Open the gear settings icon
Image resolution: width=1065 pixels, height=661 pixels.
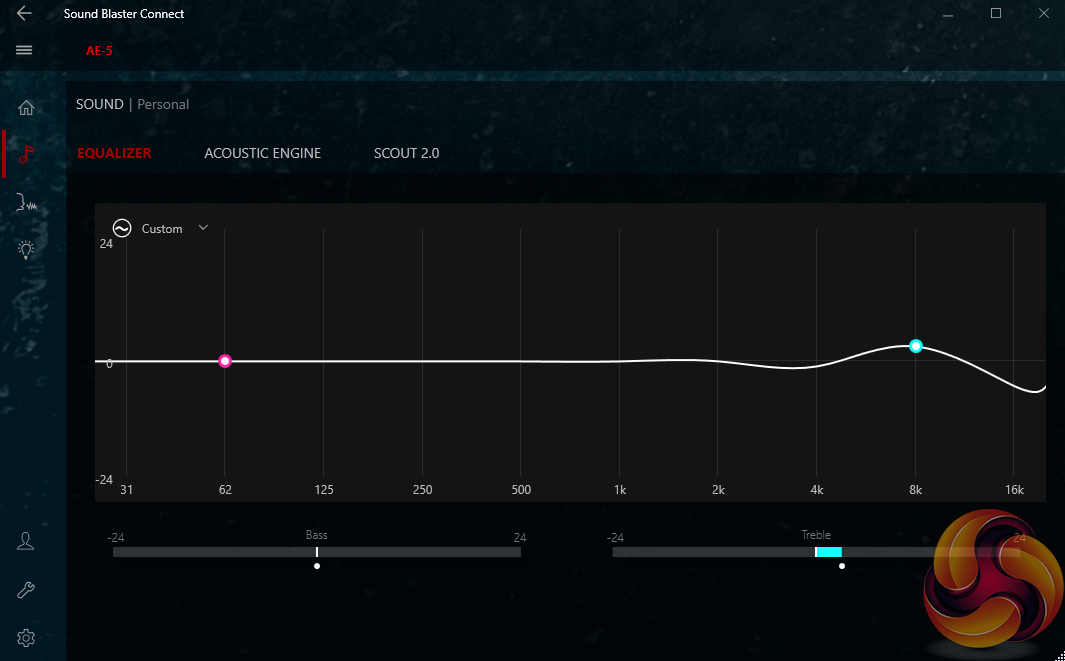[x=26, y=637]
